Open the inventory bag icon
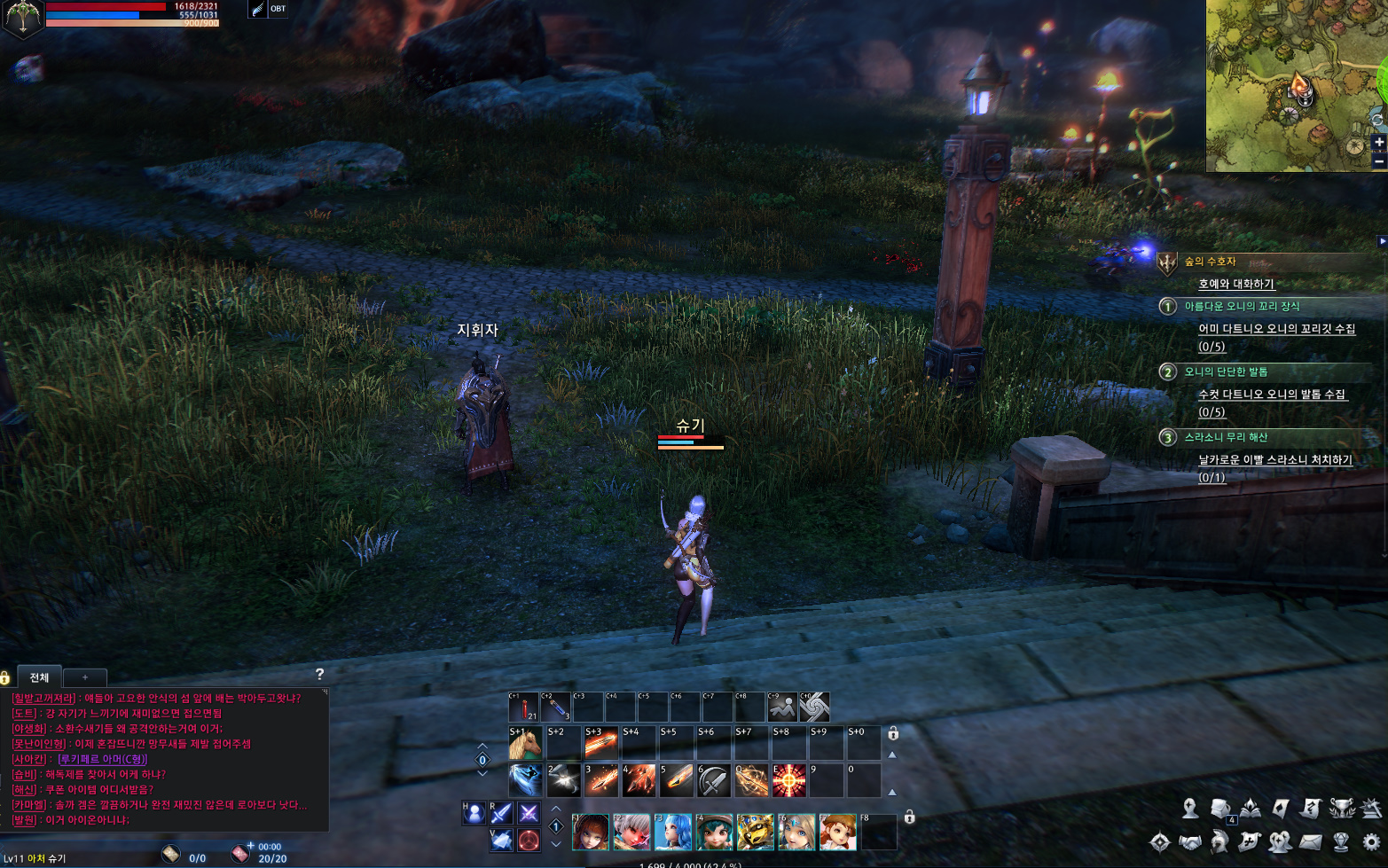The width and height of the screenshot is (1388, 868). pyautogui.click(x=1220, y=809)
